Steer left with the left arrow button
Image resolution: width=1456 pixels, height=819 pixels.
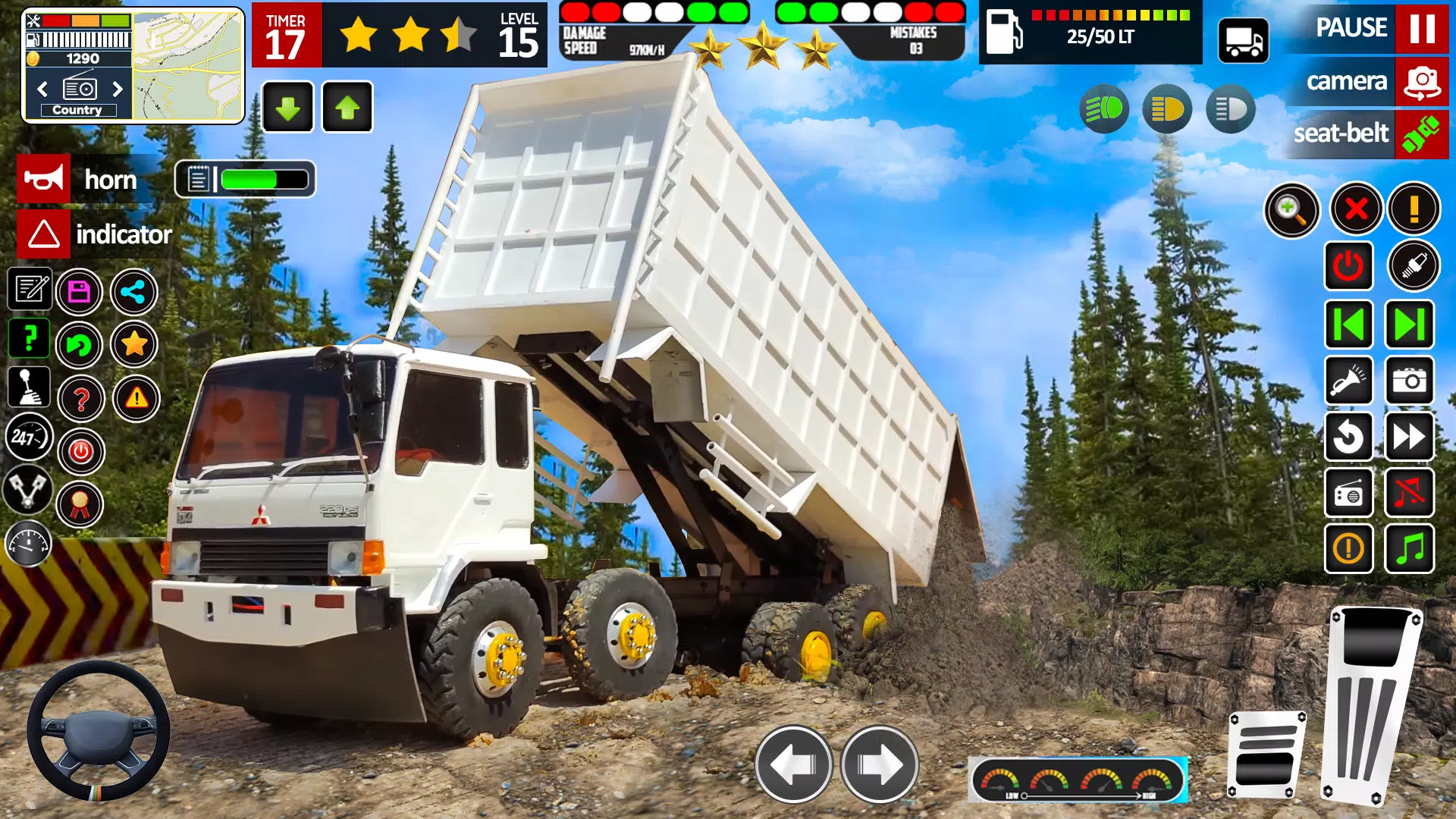(x=793, y=764)
